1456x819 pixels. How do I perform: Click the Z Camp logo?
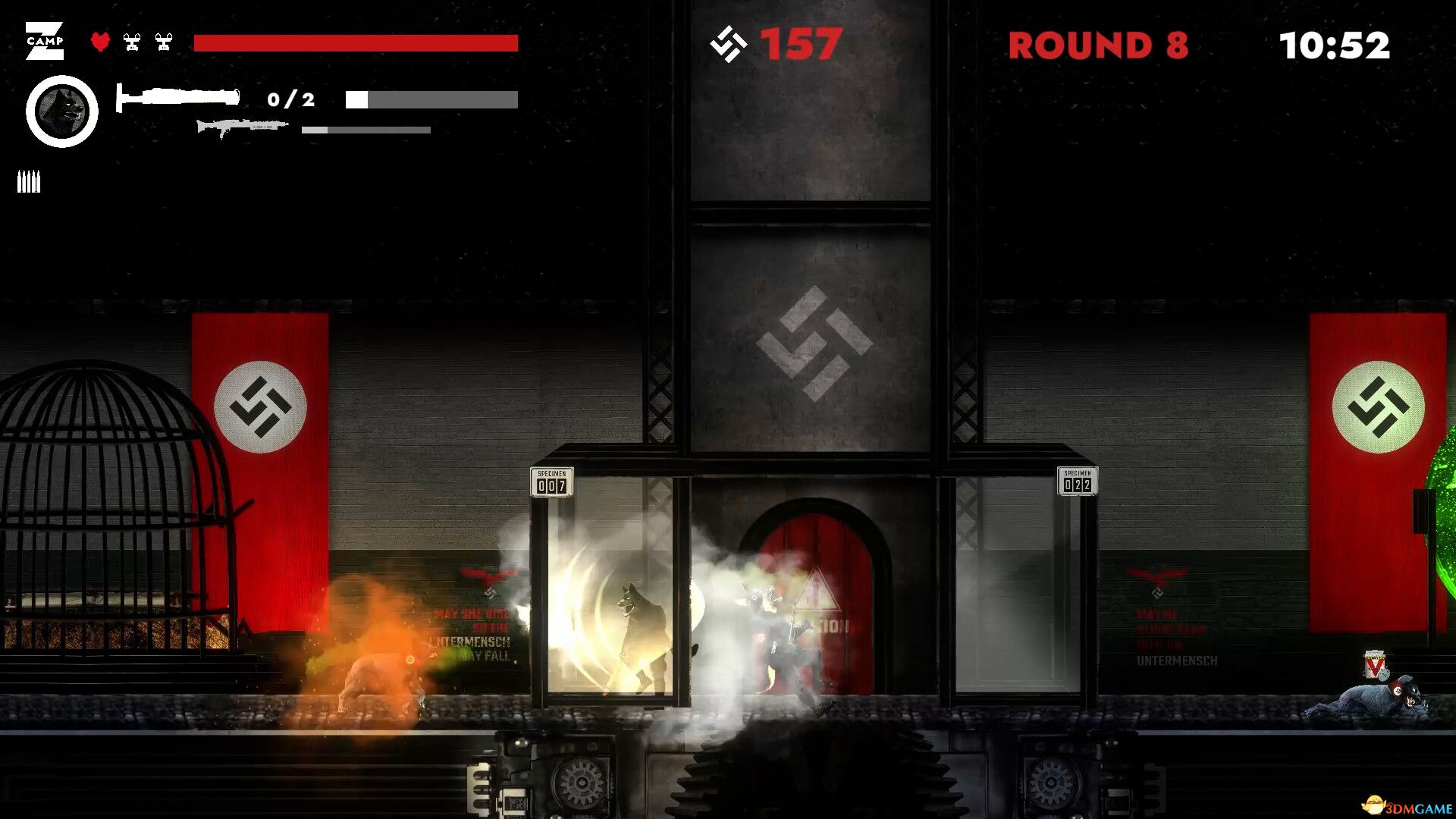pos(45,41)
